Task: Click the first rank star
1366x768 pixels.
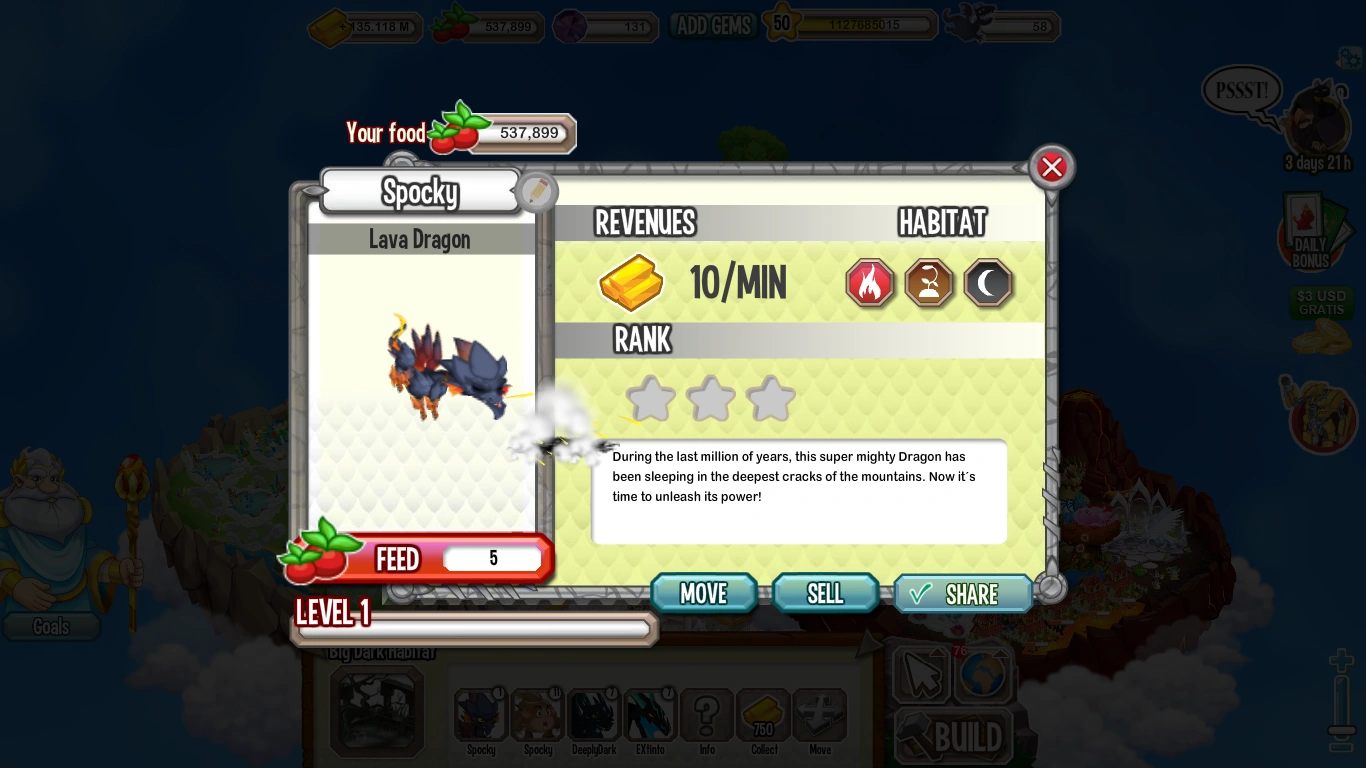Action: (x=650, y=398)
